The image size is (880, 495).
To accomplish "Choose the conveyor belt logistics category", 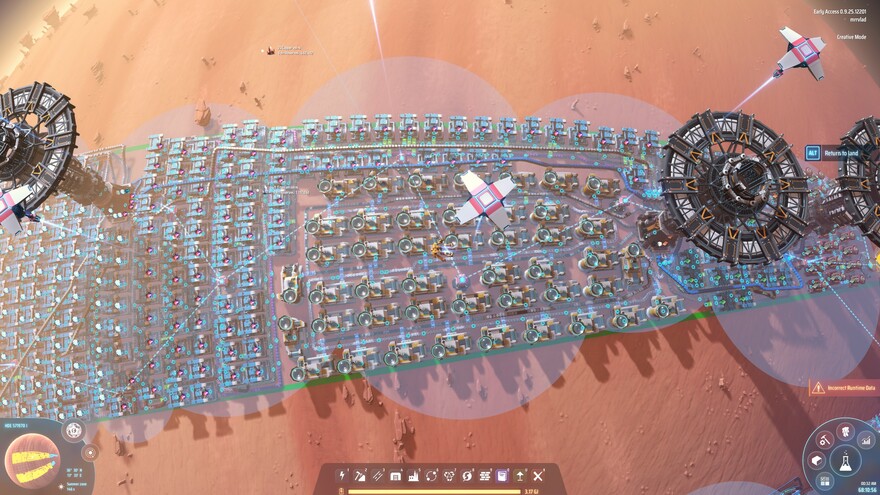I will coord(378,476).
